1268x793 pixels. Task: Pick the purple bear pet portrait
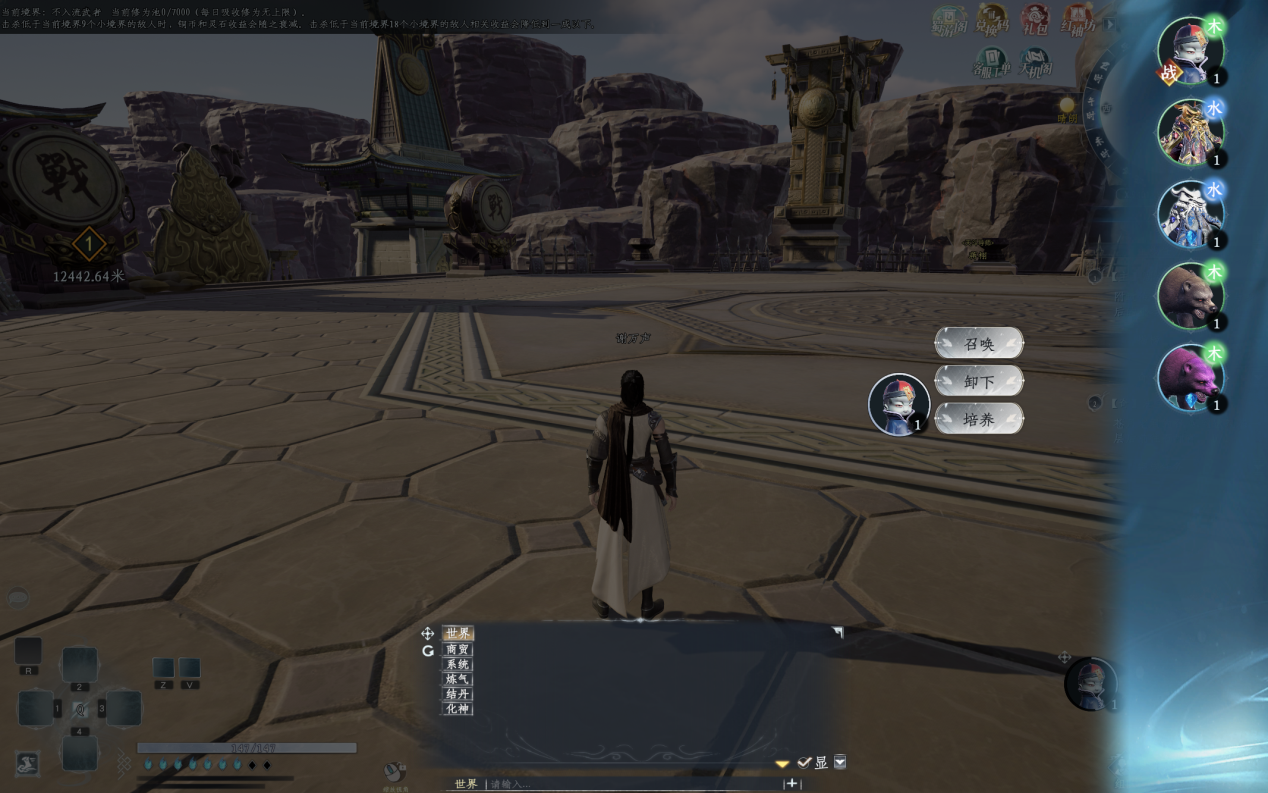pyautogui.click(x=1190, y=378)
